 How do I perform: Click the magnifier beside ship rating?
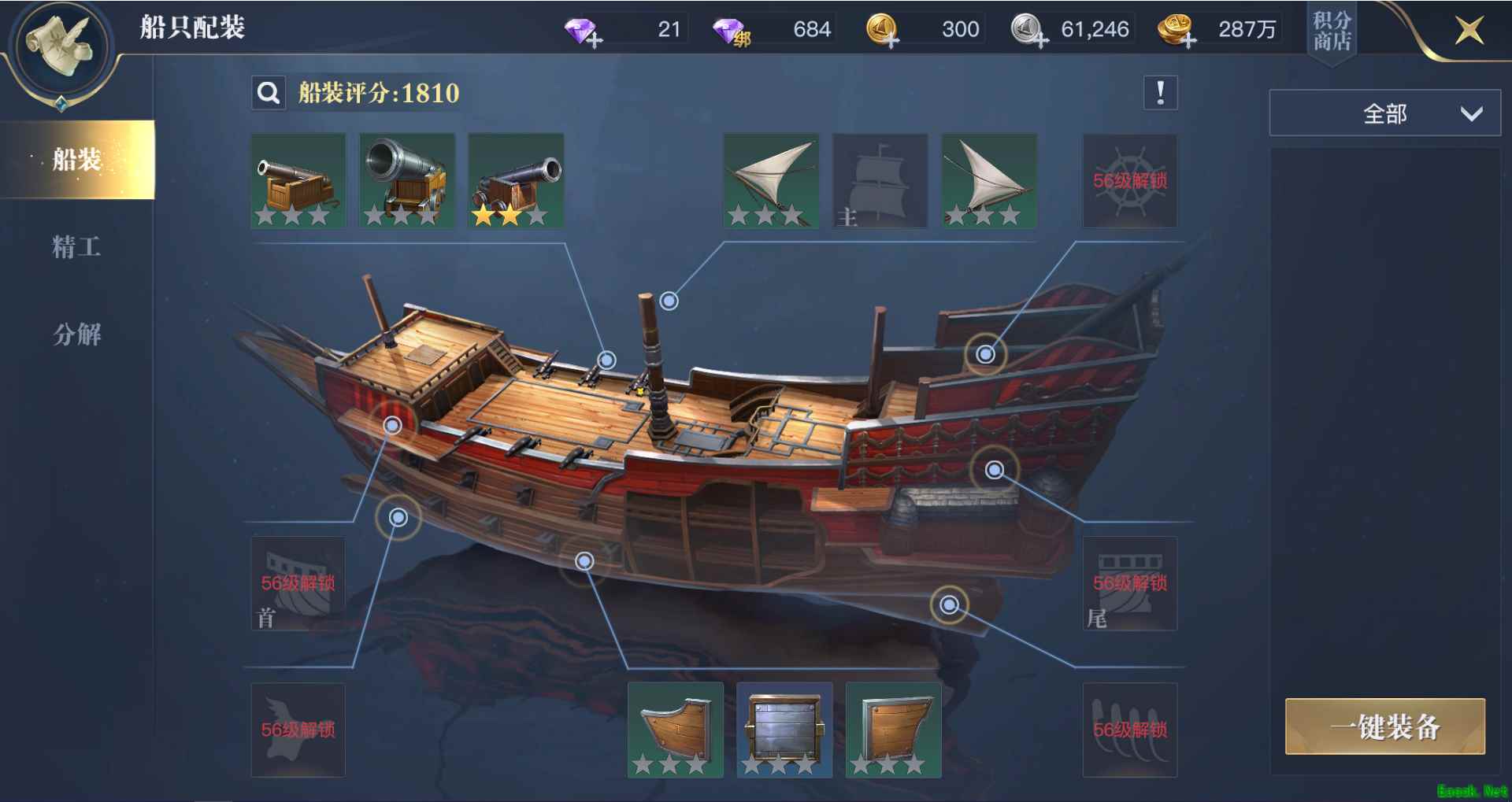(x=269, y=93)
